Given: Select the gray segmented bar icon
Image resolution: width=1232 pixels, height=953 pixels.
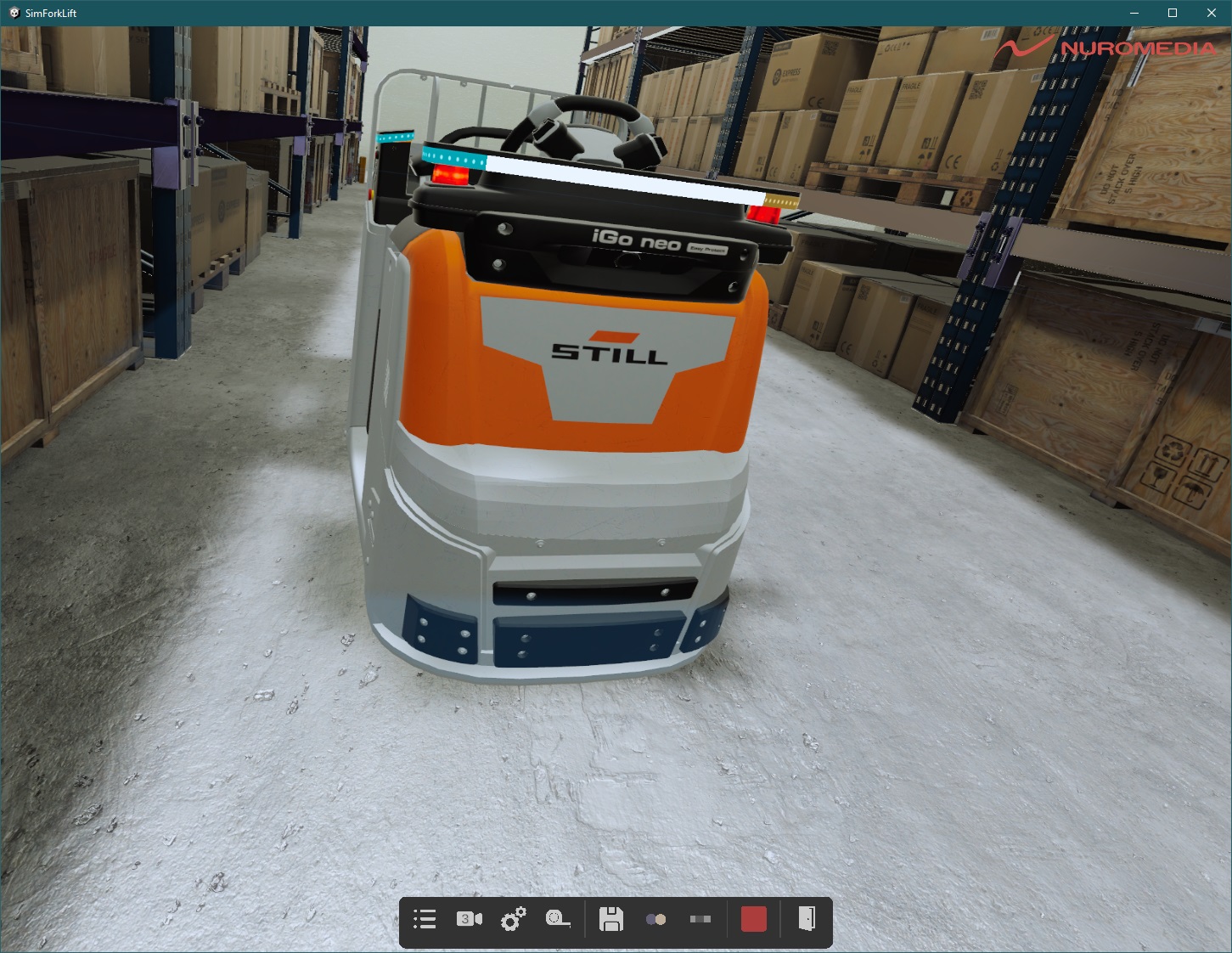Looking at the screenshot, I should coord(700,919).
